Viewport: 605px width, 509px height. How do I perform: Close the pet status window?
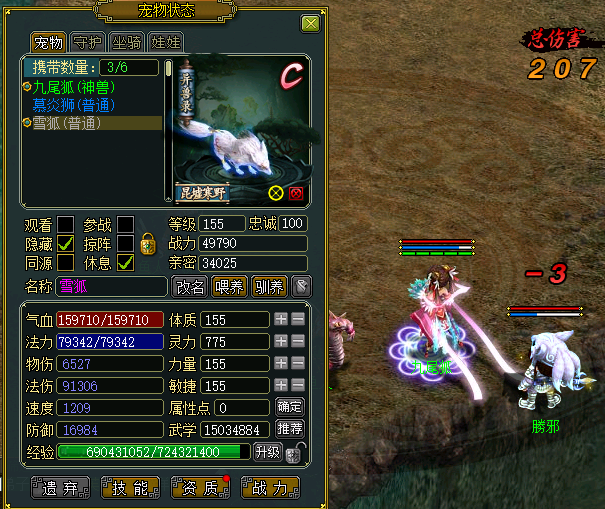pyautogui.click(x=311, y=24)
